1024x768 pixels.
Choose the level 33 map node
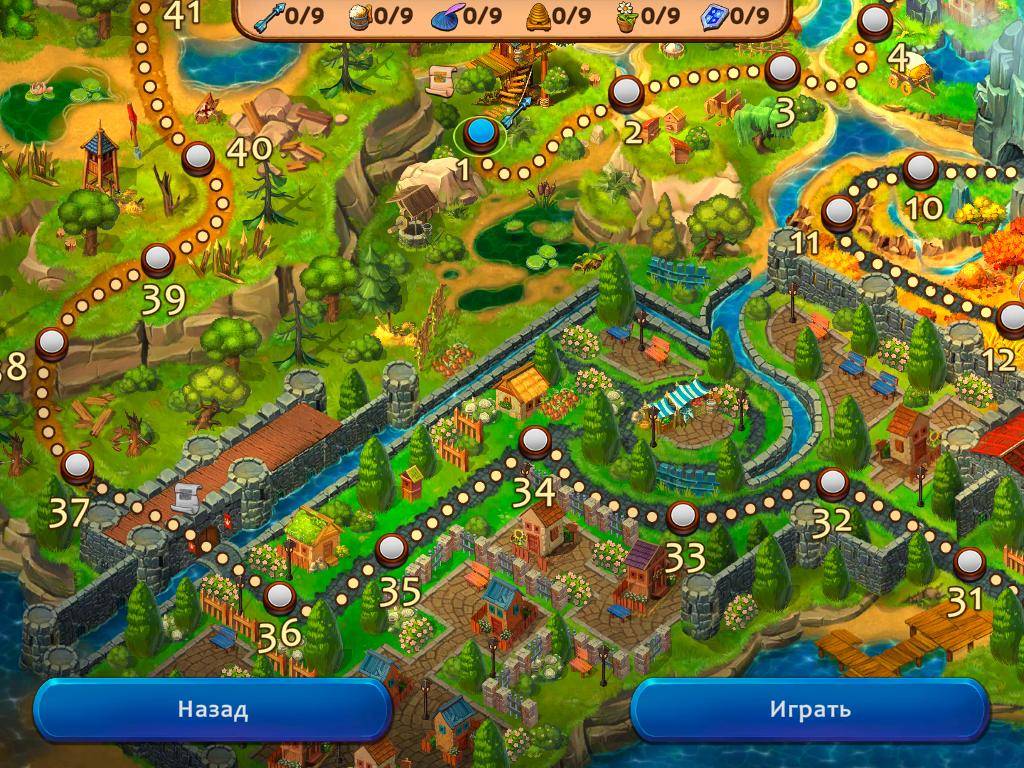click(682, 517)
